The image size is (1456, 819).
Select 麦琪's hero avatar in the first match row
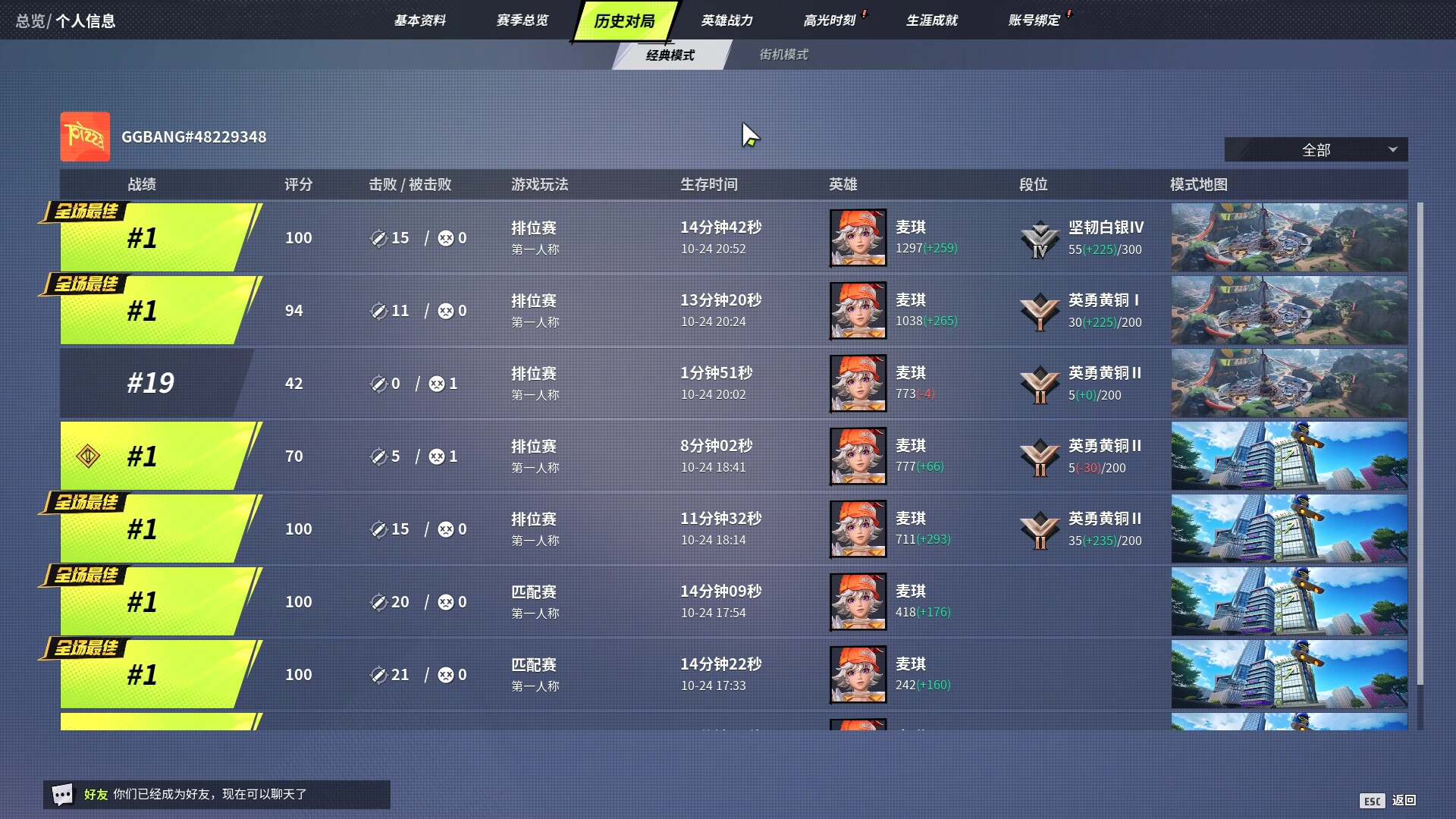point(858,237)
